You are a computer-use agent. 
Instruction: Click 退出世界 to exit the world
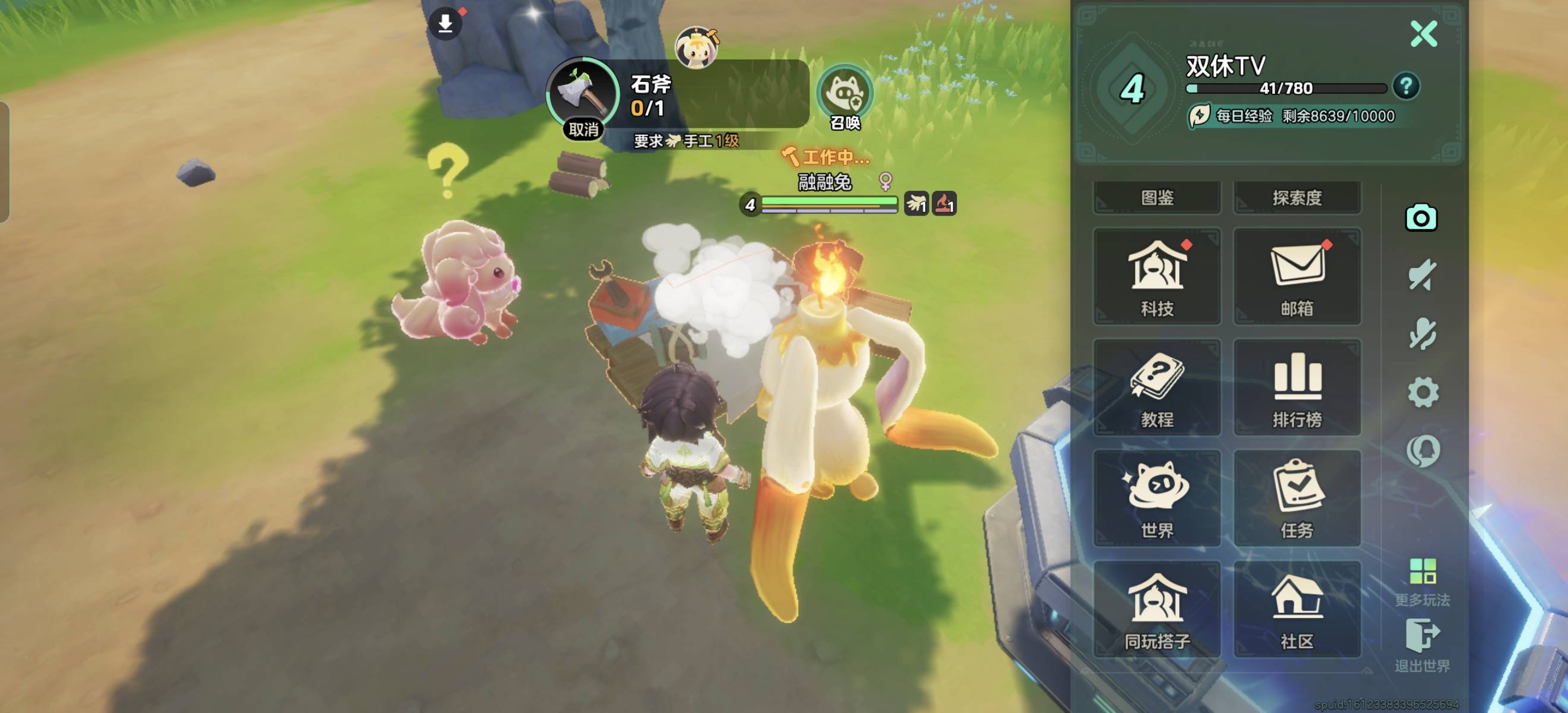coord(1422,645)
